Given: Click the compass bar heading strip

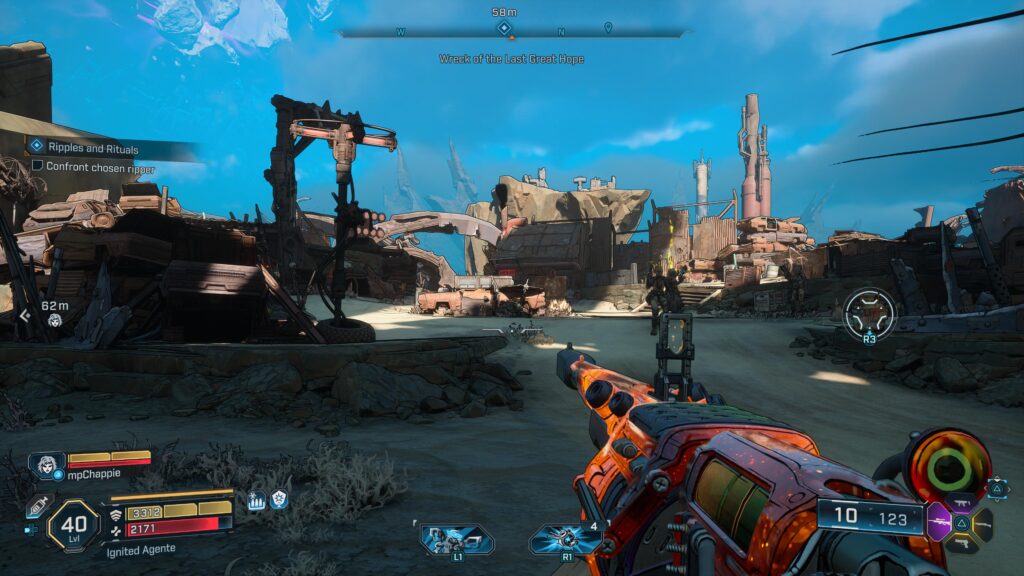Looking at the screenshot, I should 511,31.
